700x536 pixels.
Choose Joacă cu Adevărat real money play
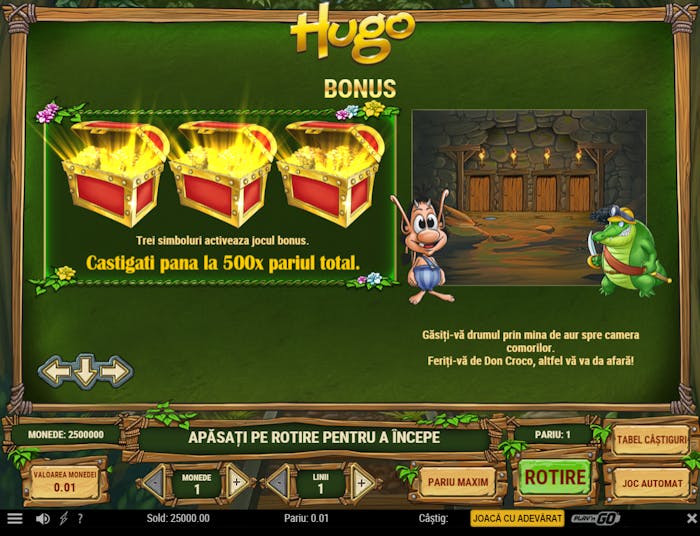coord(517,519)
